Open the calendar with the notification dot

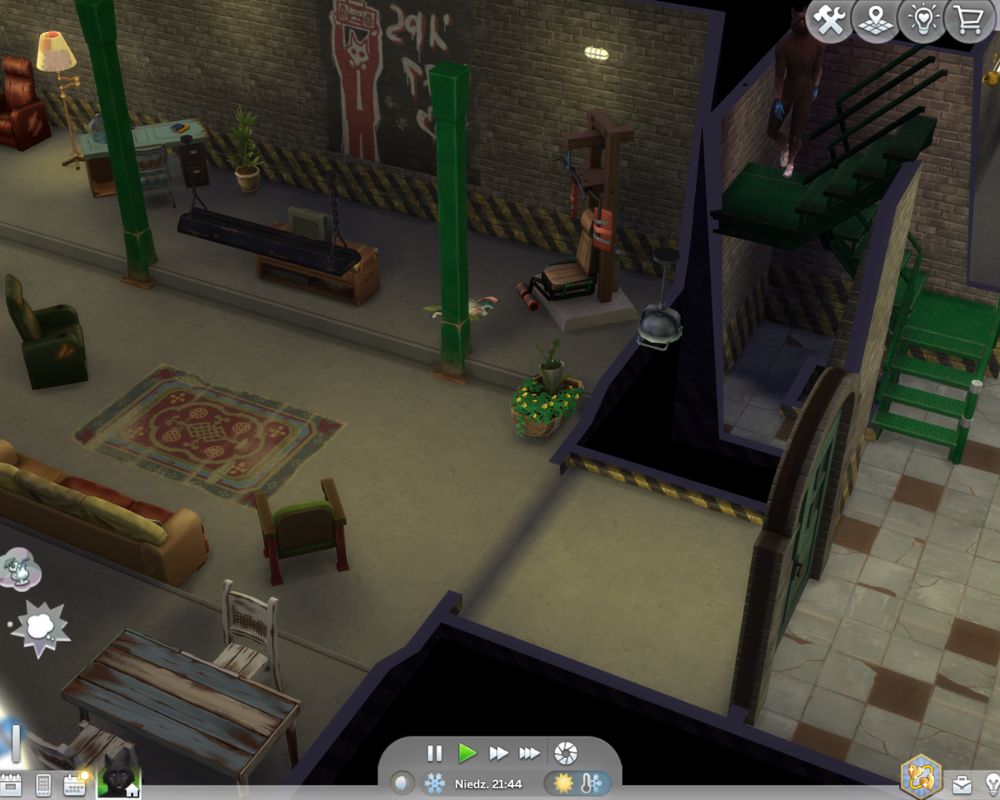75,785
